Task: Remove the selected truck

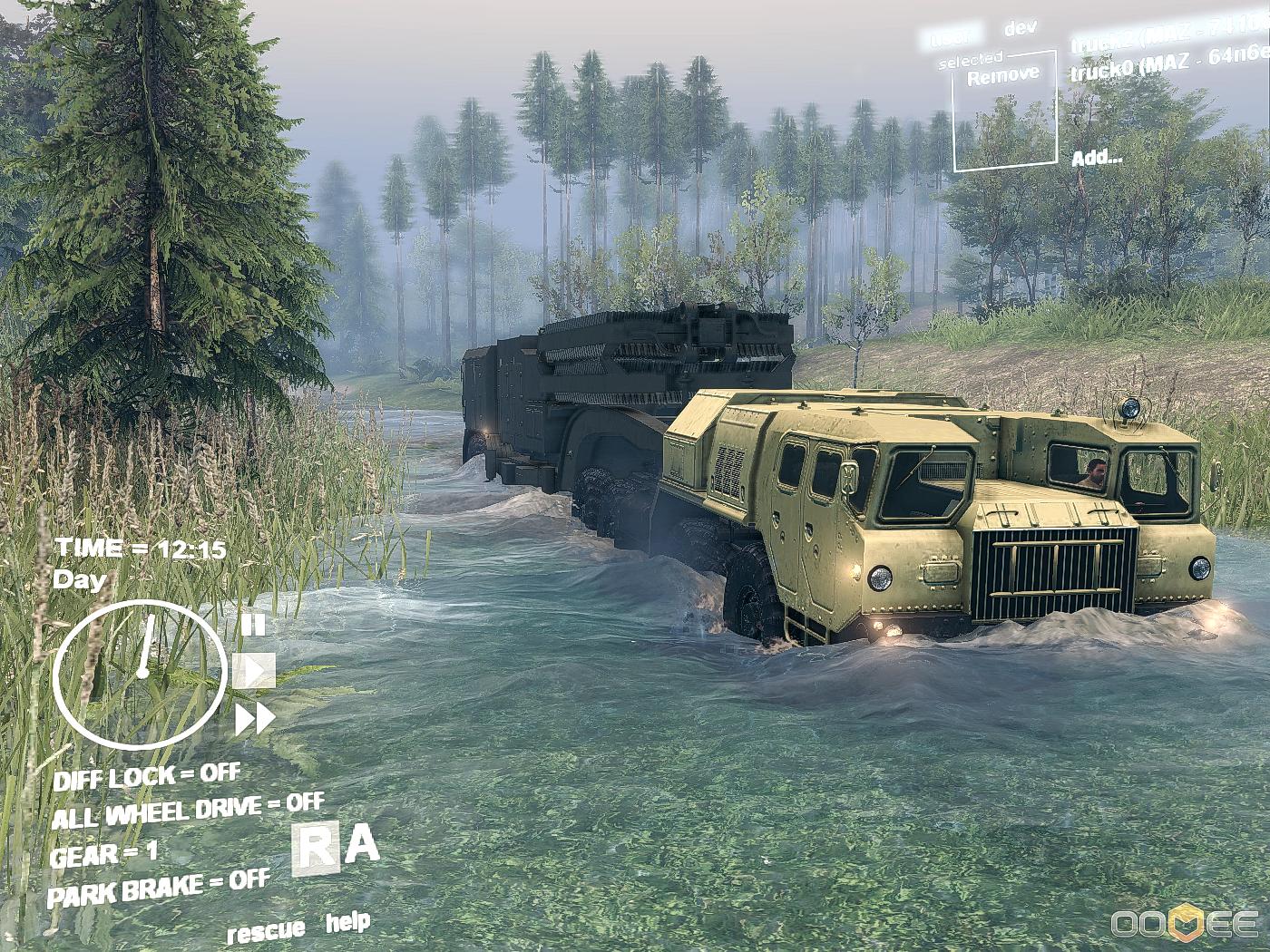Action: click(1003, 76)
